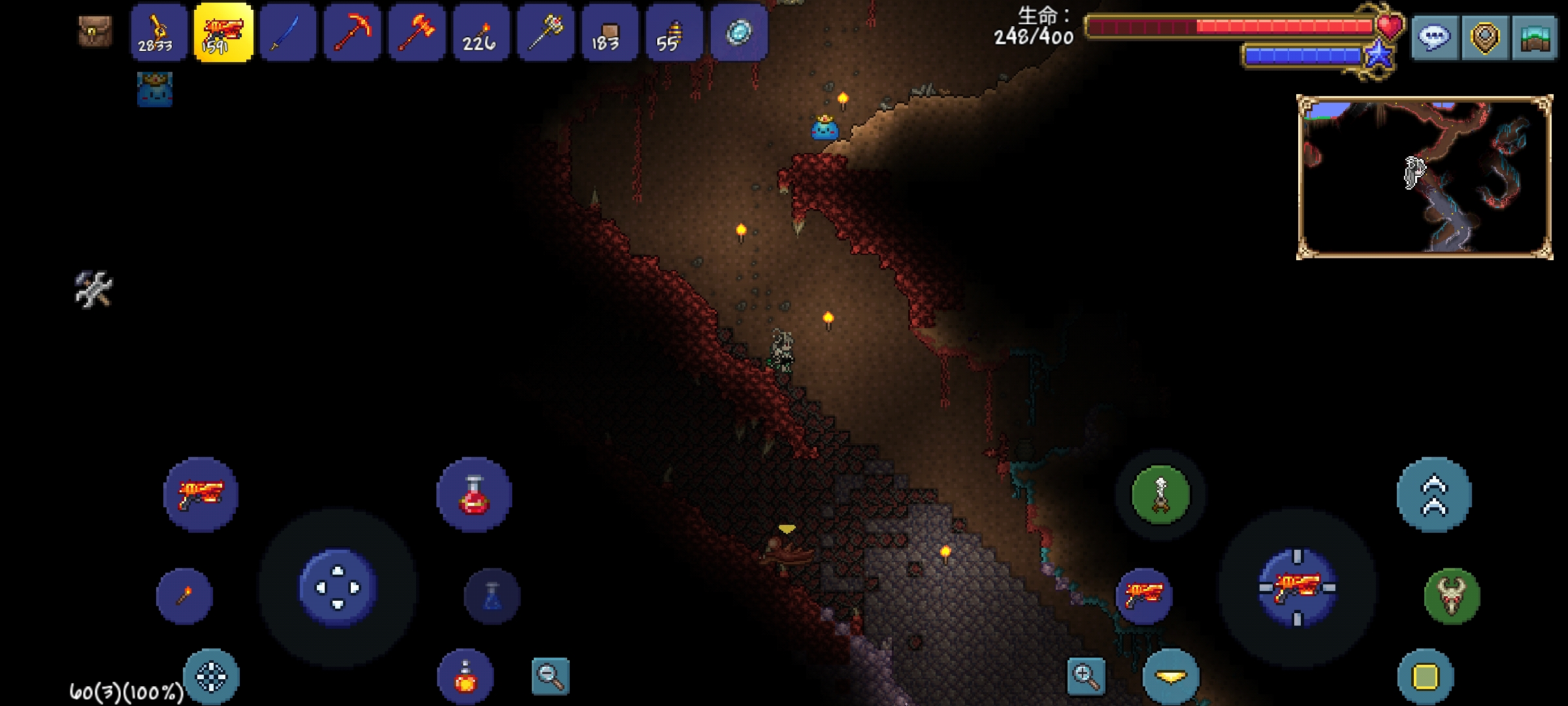This screenshot has width=1568, height=706.
Task: Tap the golden shield button
Action: [1485, 38]
